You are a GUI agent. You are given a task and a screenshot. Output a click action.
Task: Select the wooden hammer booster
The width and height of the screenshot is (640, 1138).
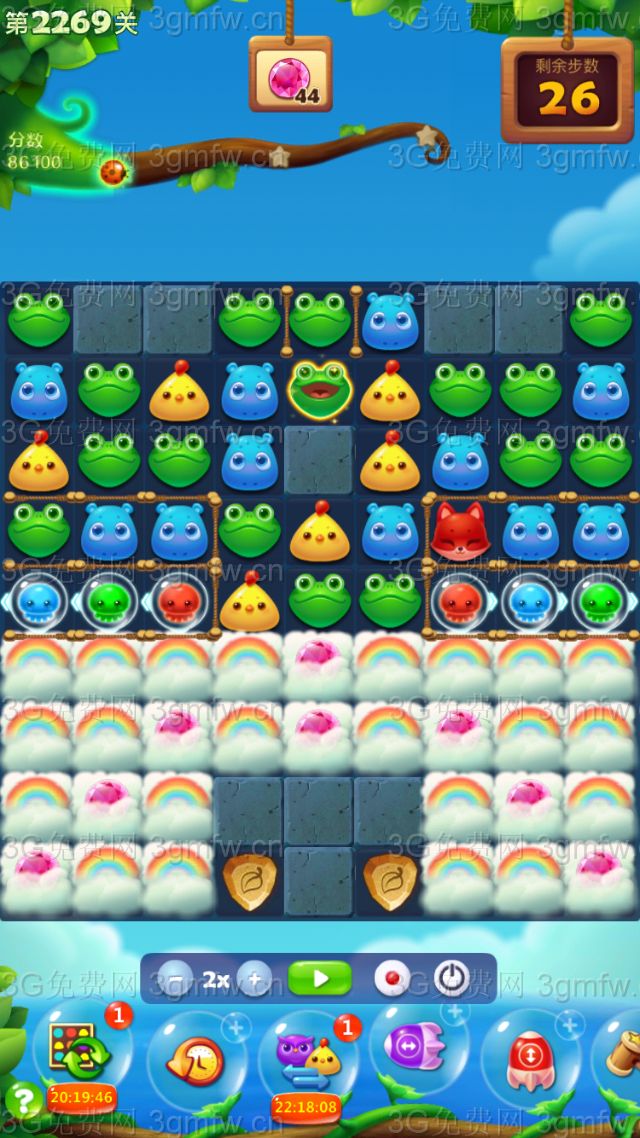point(622,1055)
